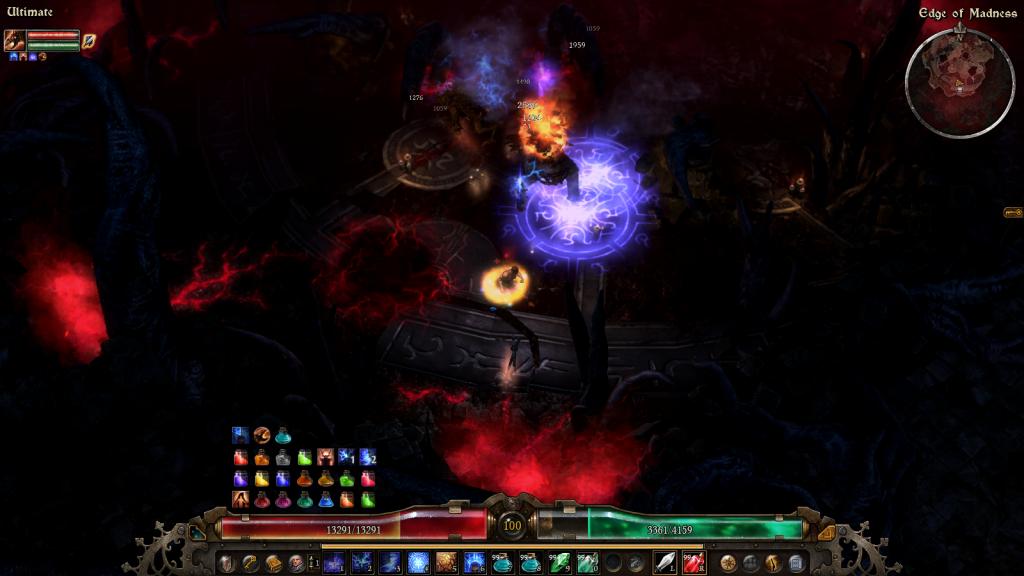Toggle the weapon set swap button
The height and width of the screenshot is (576, 1024).
[x=314, y=563]
